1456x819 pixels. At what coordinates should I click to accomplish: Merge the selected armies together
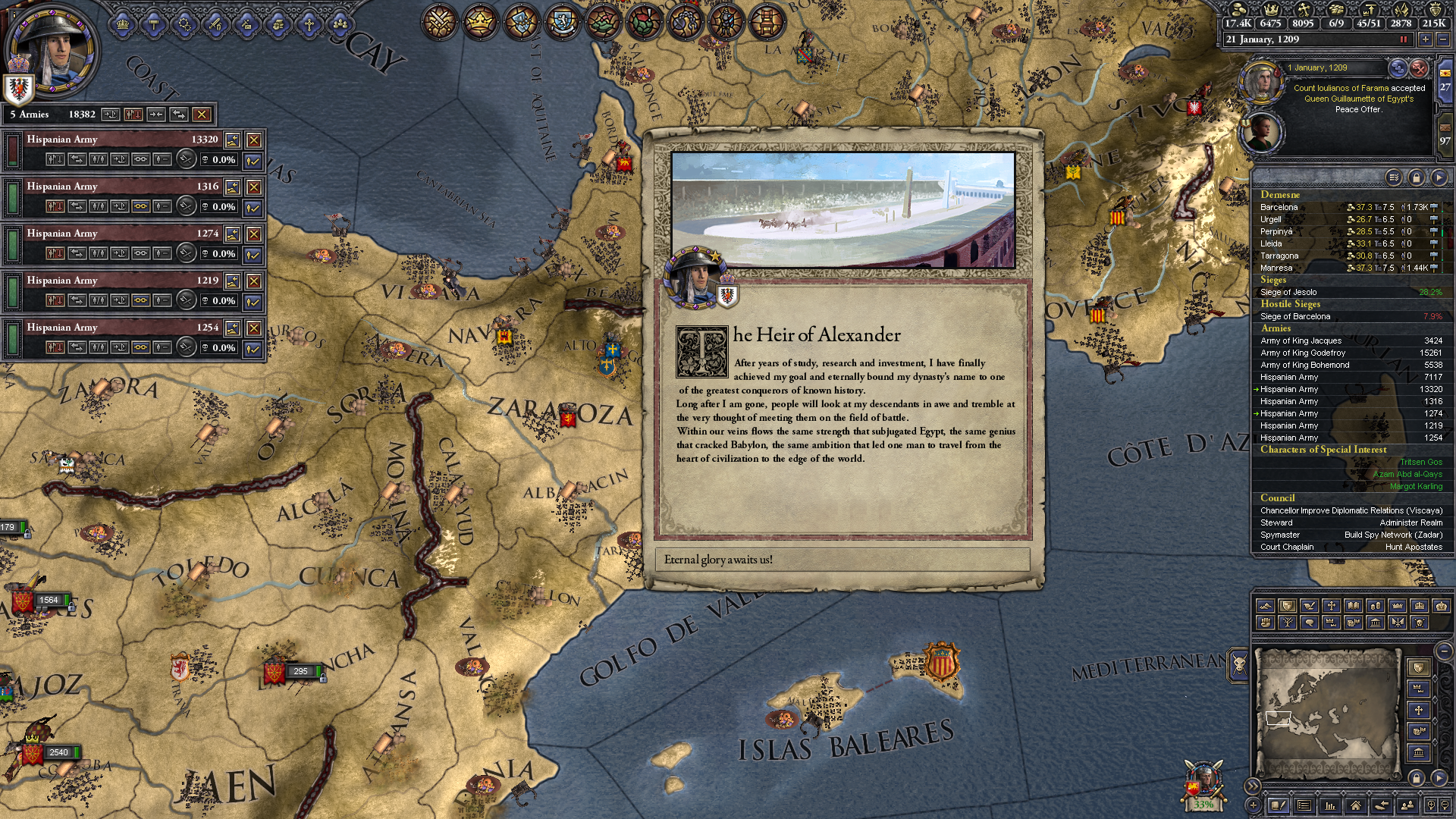point(155,115)
